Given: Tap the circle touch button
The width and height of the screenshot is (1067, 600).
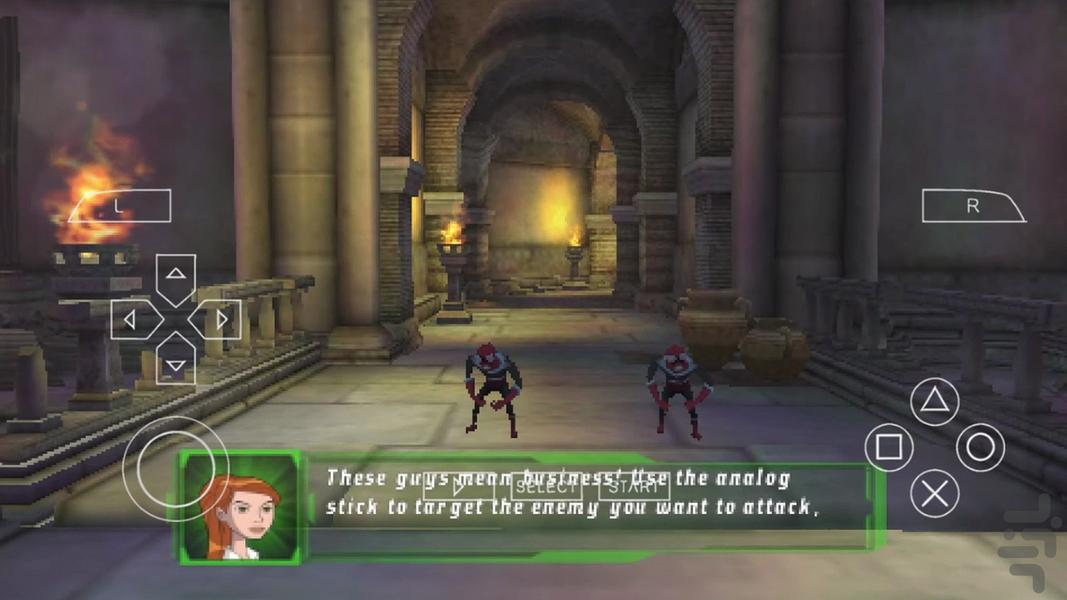Looking at the screenshot, I should [980, 447].
